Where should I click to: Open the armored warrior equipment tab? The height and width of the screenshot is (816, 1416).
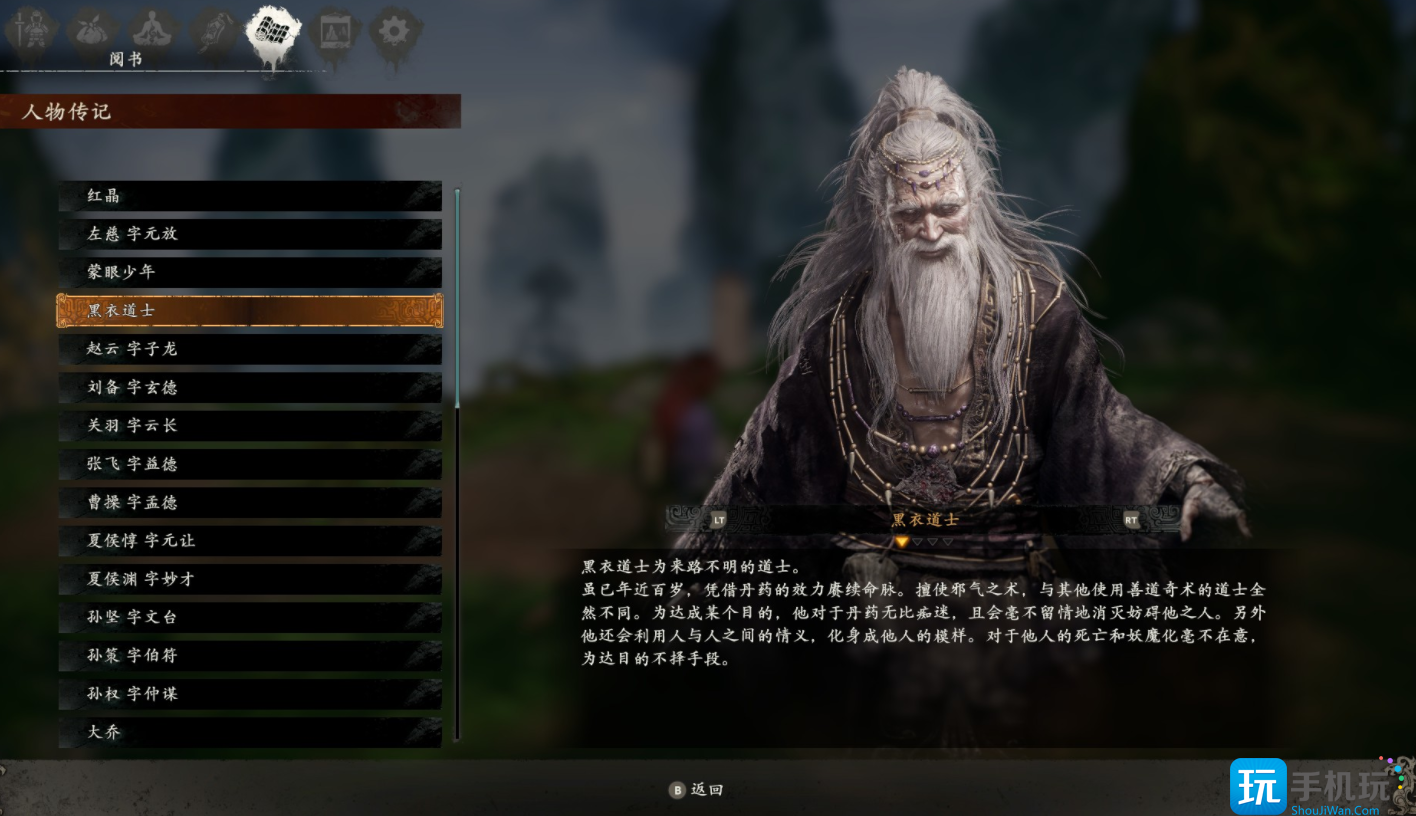(29, 32)
